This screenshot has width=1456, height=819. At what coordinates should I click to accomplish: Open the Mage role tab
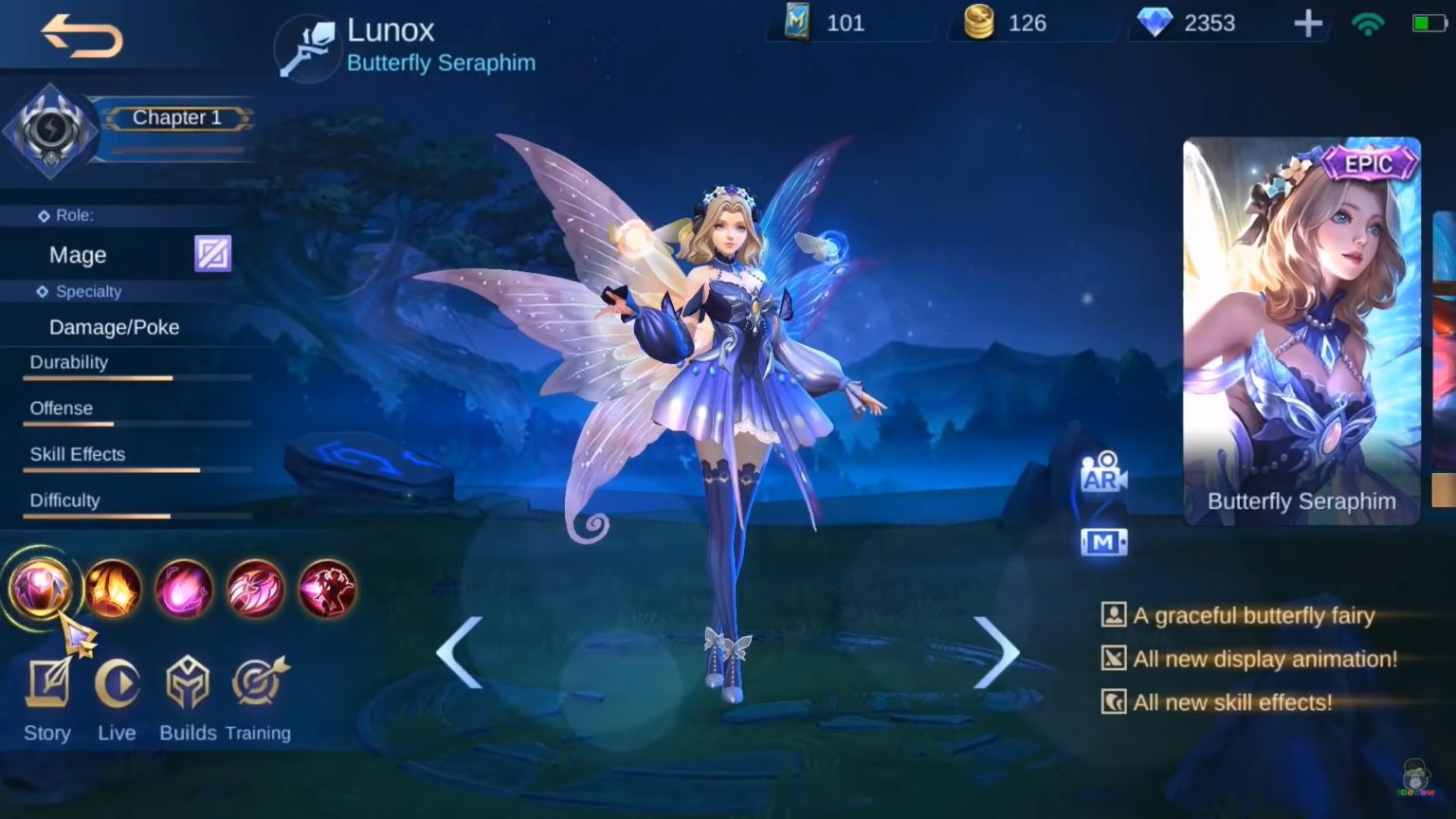[78, 254]
